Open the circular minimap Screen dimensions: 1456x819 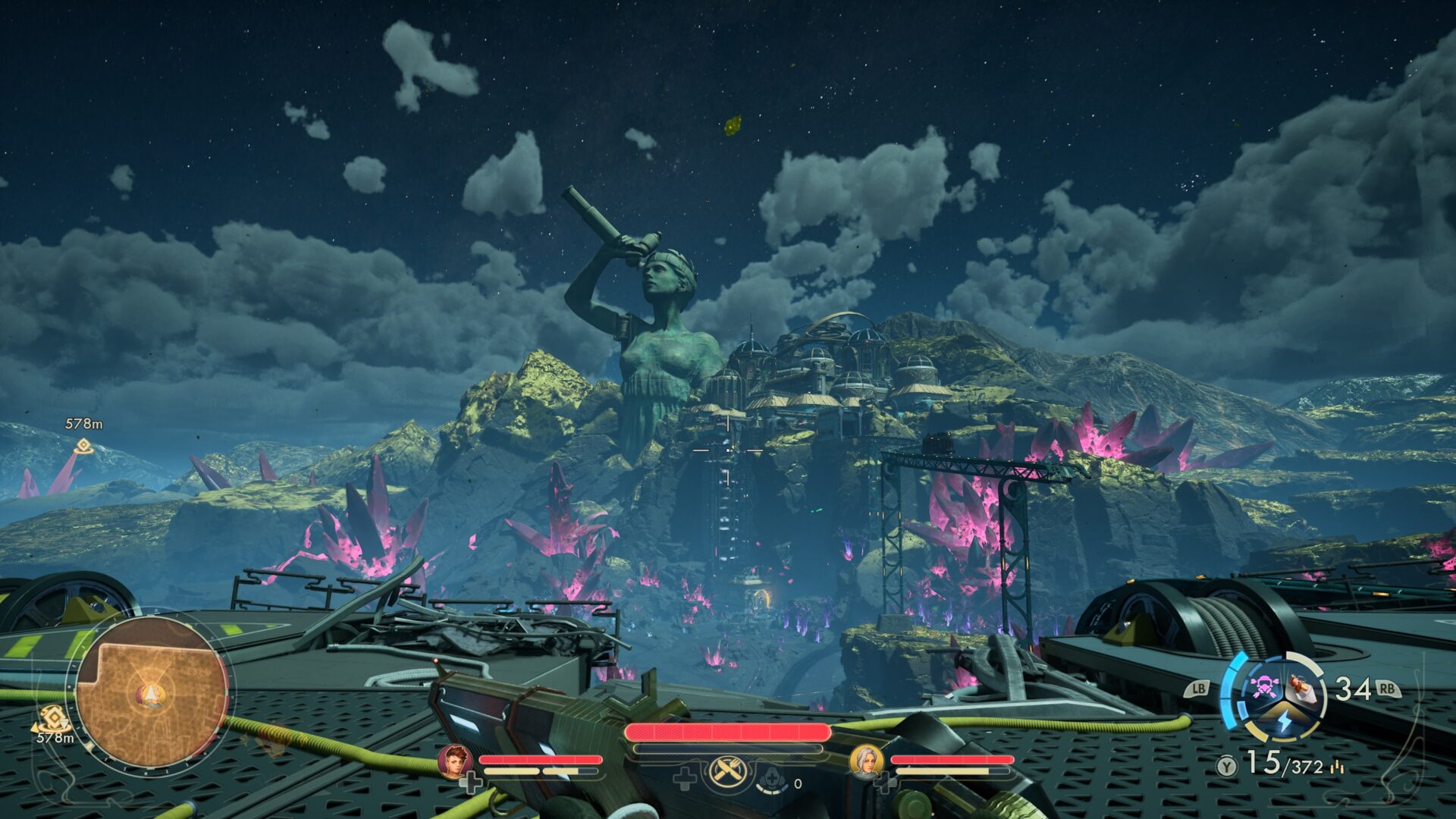151,695
